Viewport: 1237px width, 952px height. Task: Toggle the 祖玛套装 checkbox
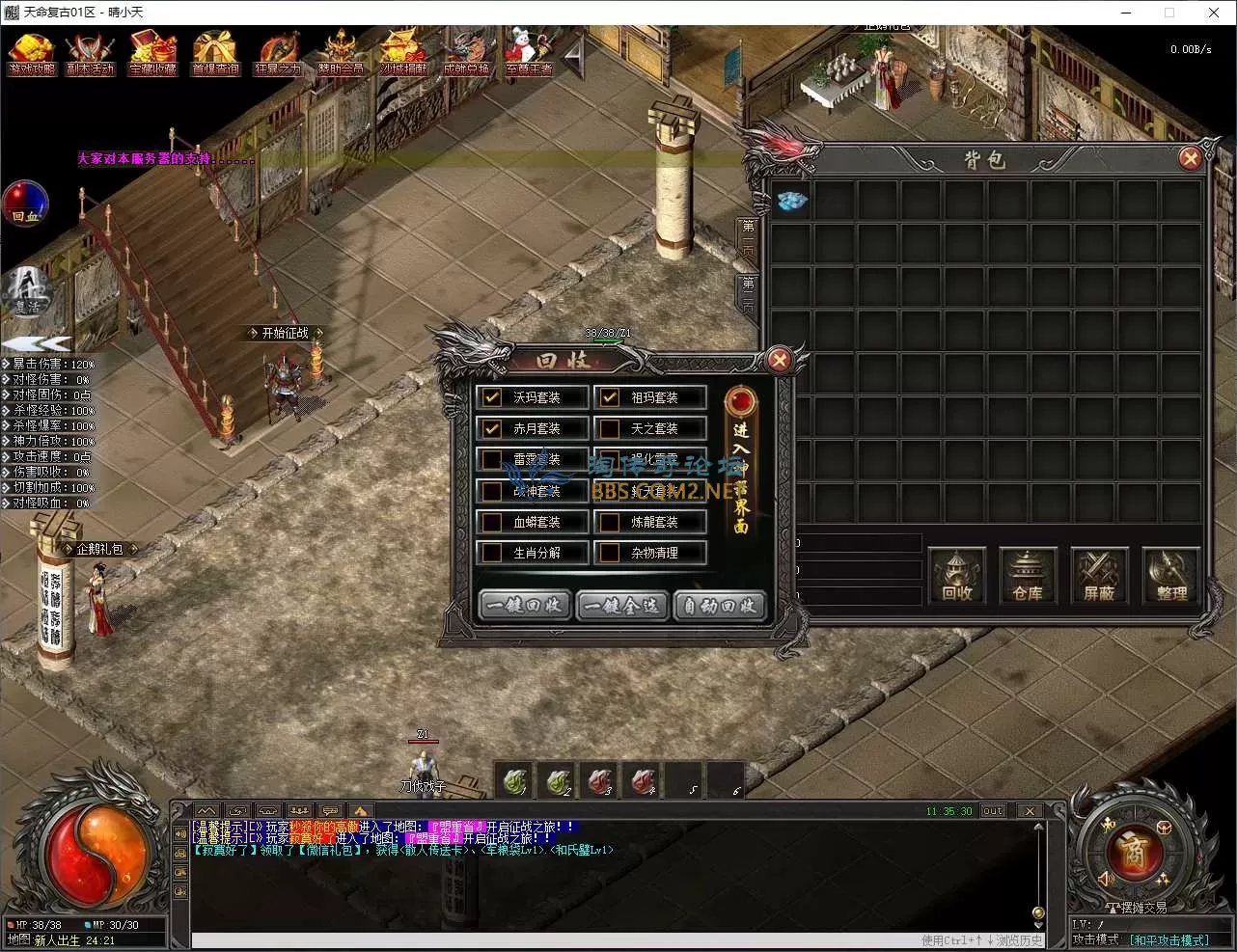(610, 397)
